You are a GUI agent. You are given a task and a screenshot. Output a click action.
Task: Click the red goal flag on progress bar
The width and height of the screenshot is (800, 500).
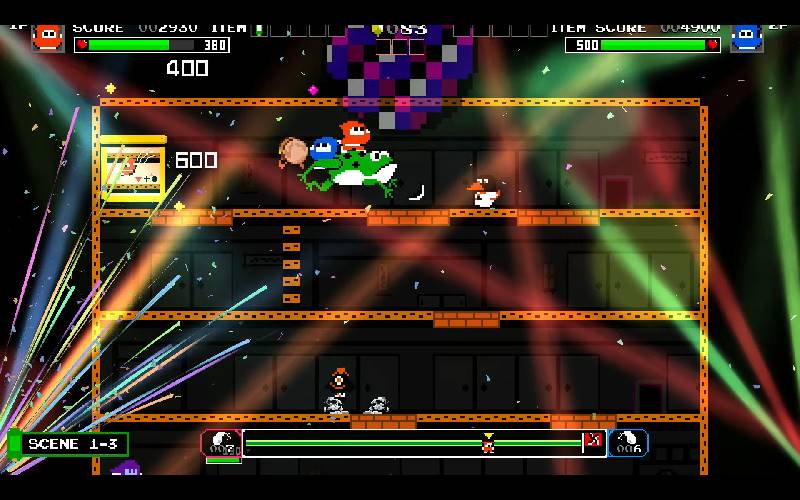point(591,441)
